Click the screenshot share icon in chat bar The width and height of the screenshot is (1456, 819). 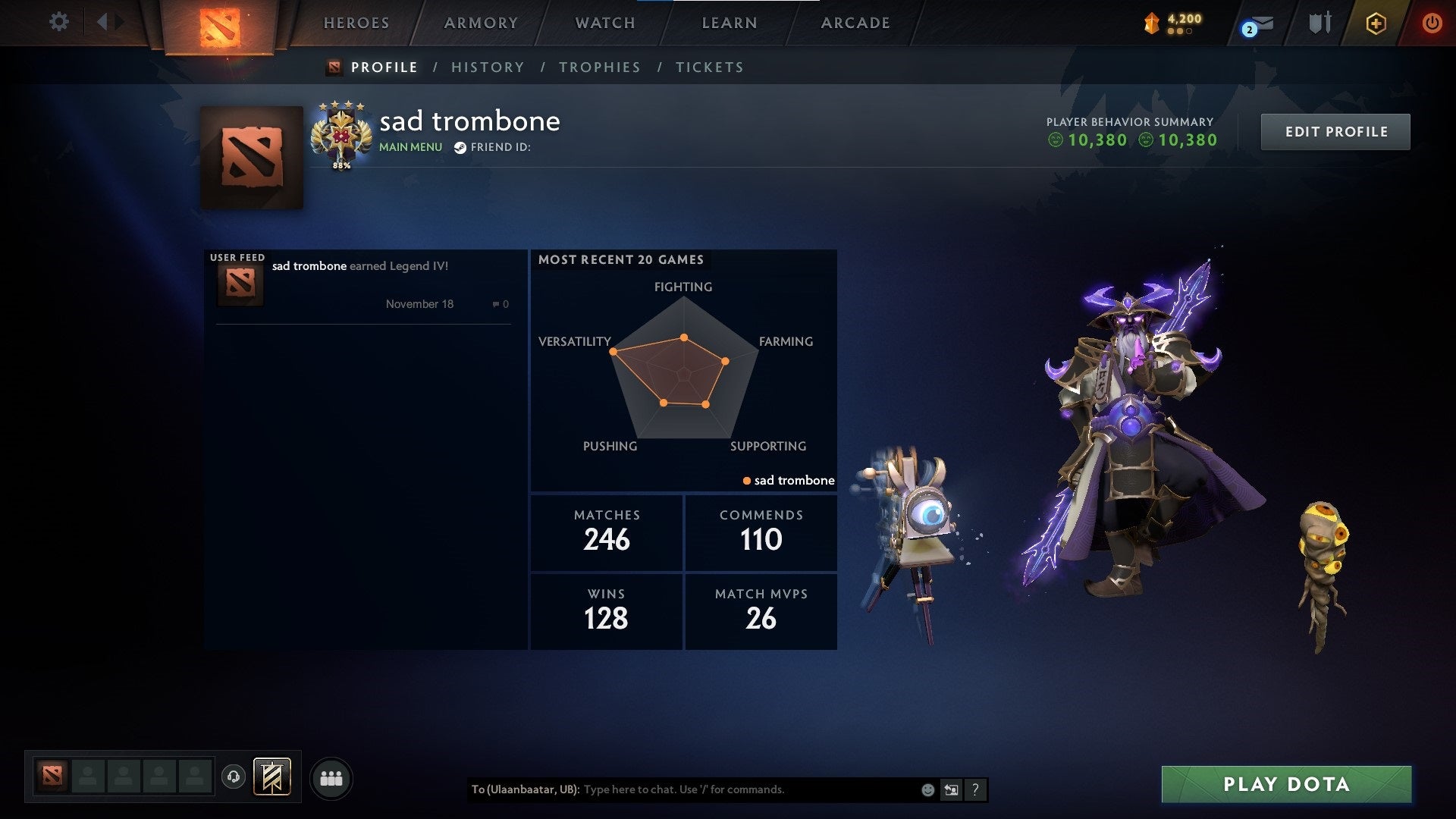coord(951,789)
